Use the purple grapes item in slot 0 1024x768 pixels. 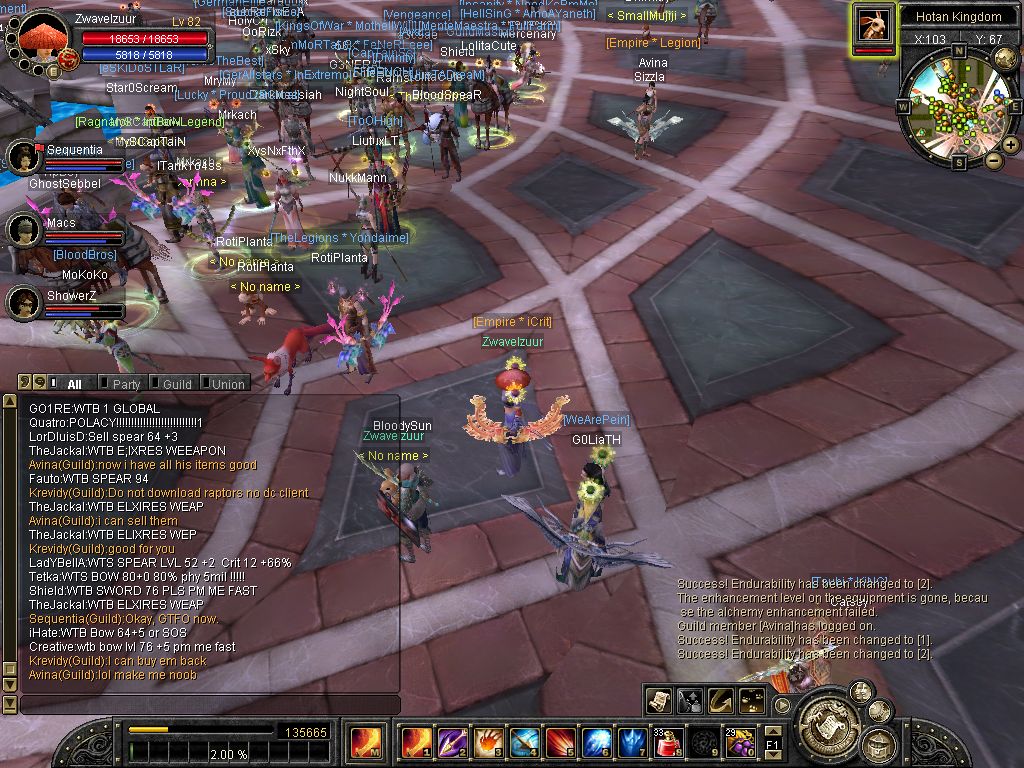coord(741,743)
